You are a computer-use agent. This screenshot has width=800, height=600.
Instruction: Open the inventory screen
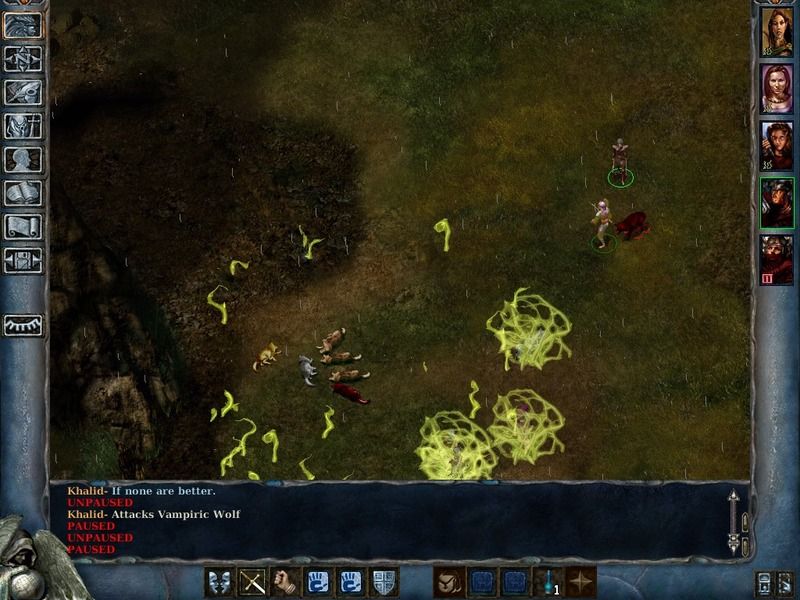tap(23, 125)
